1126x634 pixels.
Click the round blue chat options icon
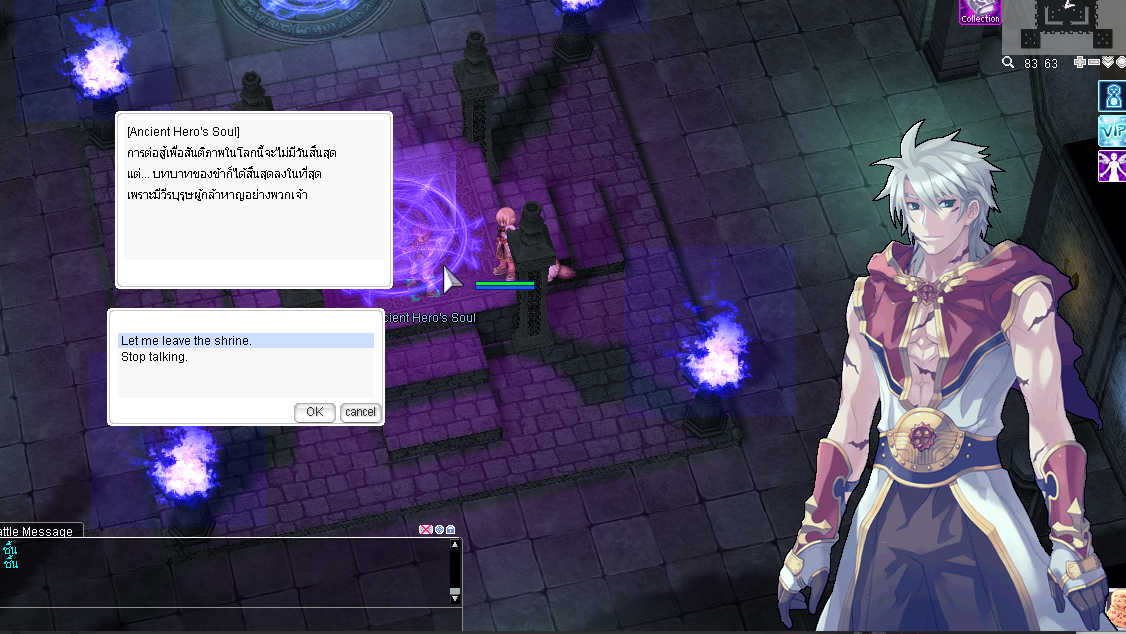pyautogui.click(x=439, y=529)
